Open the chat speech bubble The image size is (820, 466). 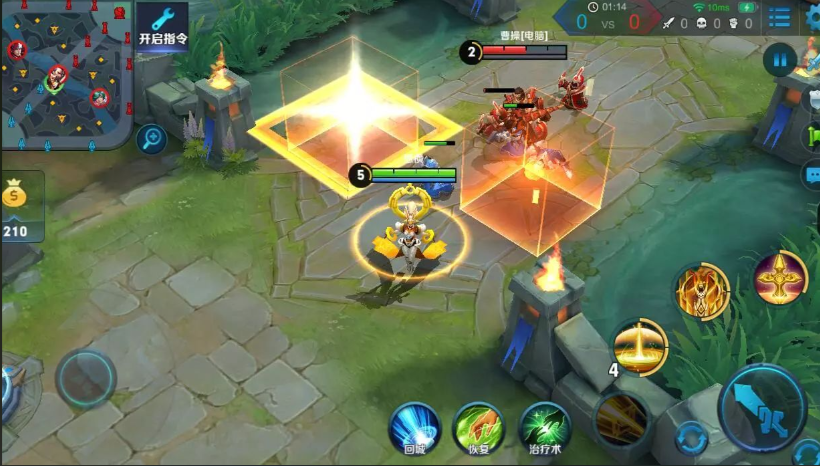pyautogui.click(x=811, y=175)
